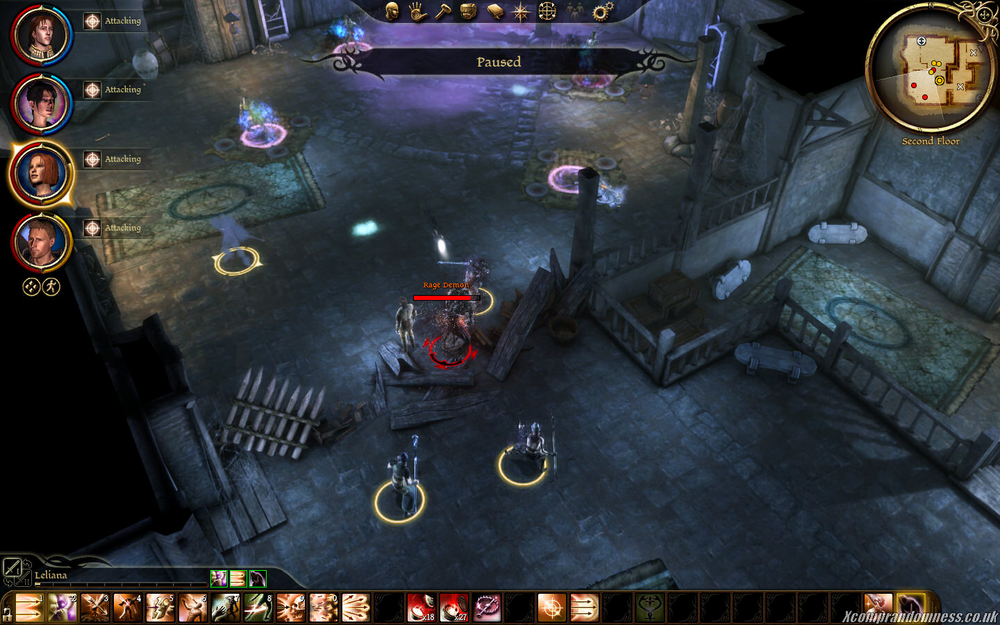Select the top party member portrait
Screen dimensions: 1000x625
[x=41, y=34]
